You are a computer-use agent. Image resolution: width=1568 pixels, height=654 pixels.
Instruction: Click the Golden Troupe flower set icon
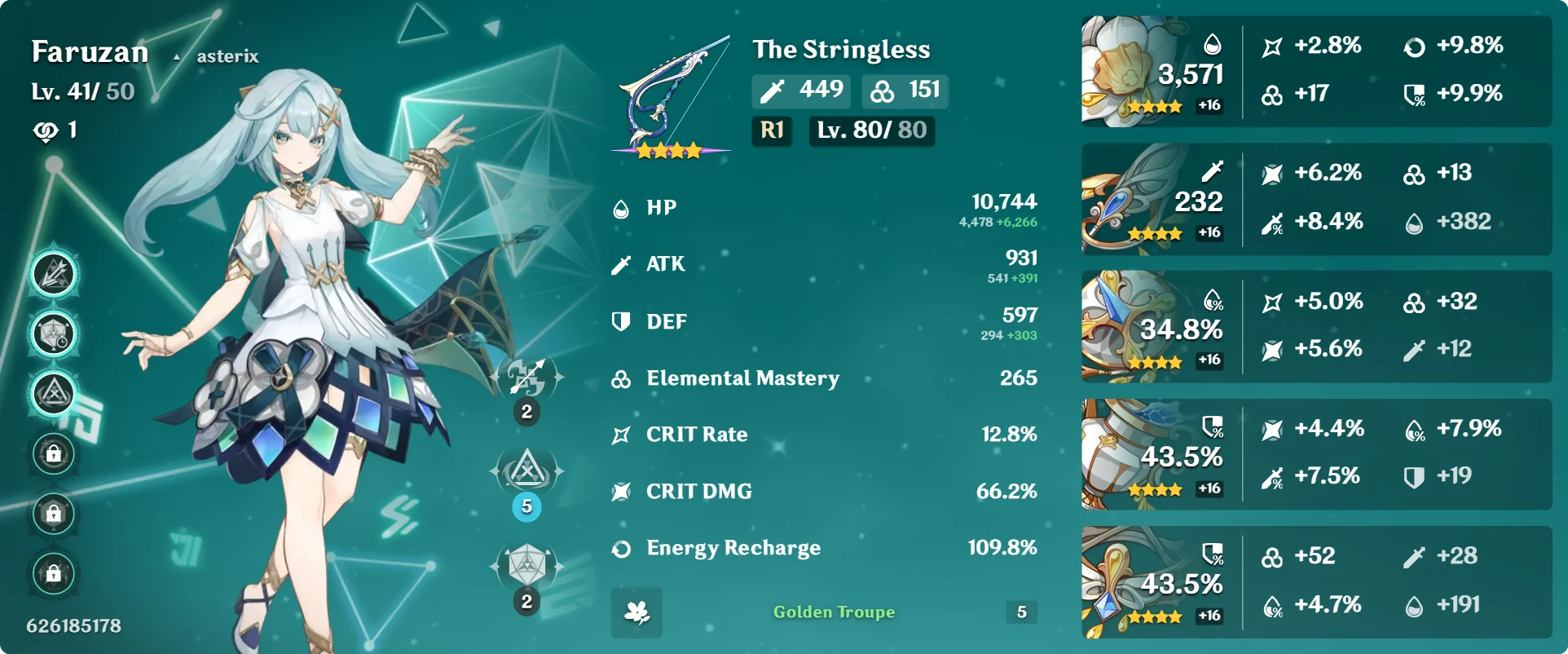coord(636,612)
